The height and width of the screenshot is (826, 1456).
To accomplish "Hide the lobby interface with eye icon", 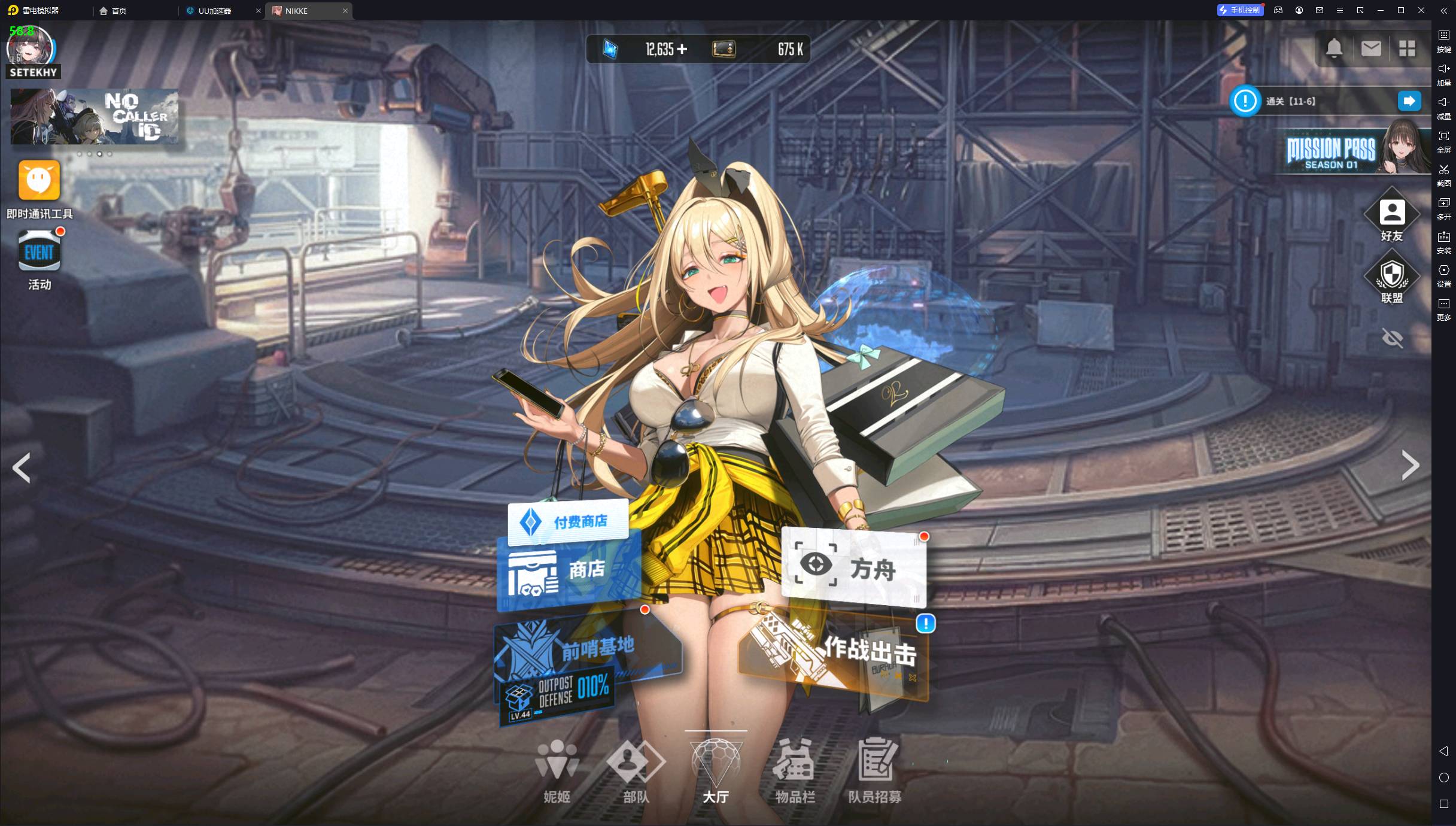I will (x=1392, y=338).
